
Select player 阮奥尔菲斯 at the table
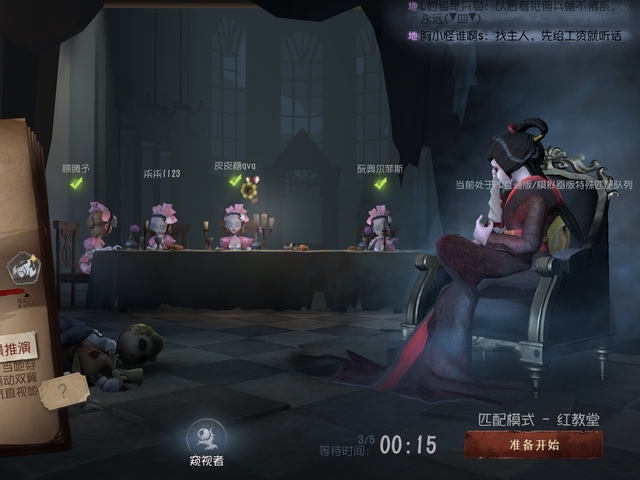pos(379,227)
